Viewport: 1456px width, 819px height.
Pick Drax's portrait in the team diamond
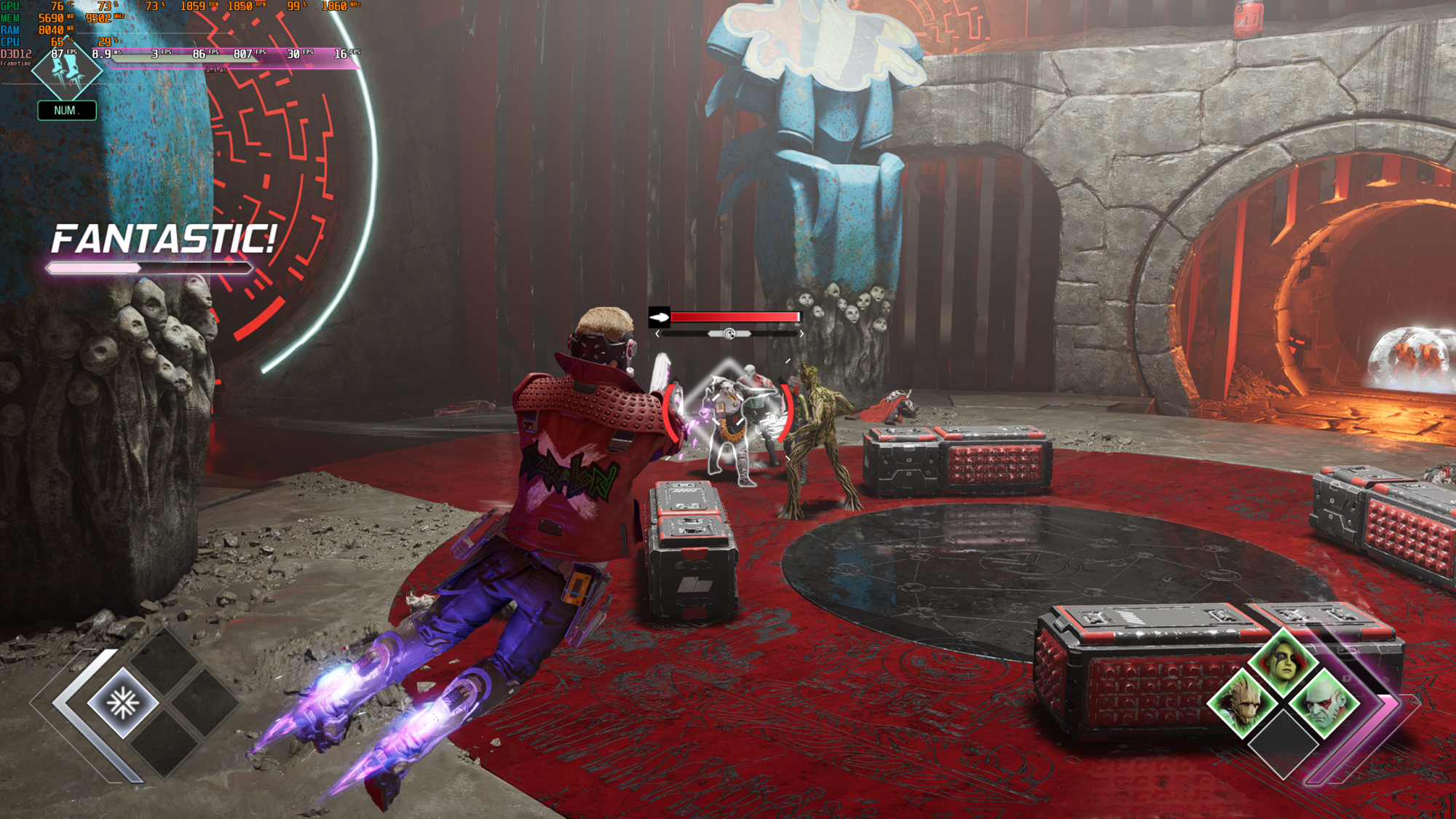[1324, 703]
